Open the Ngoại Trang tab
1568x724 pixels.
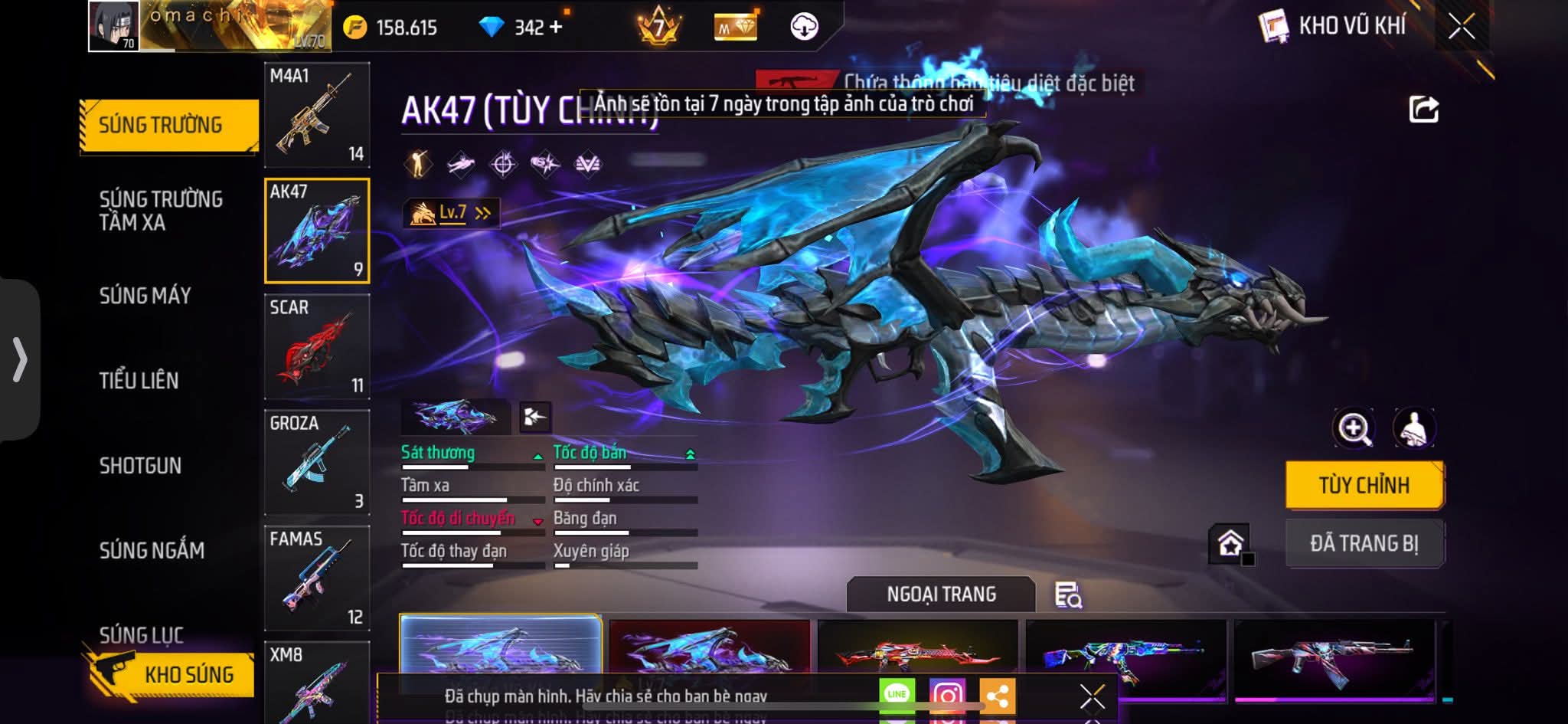tap(941, 595)
